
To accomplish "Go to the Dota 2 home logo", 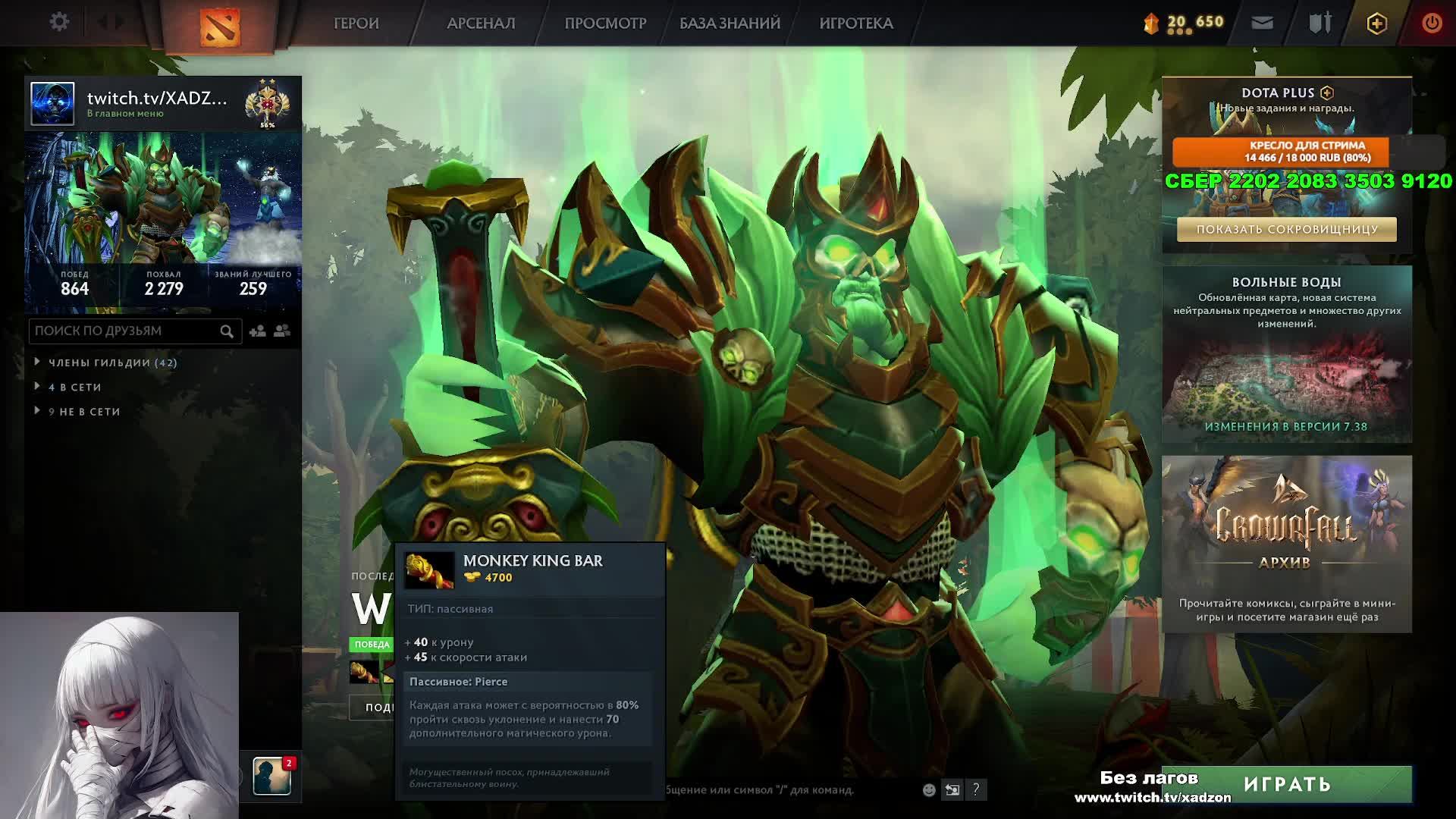I will pyautogui.click(x=220, y=27).
